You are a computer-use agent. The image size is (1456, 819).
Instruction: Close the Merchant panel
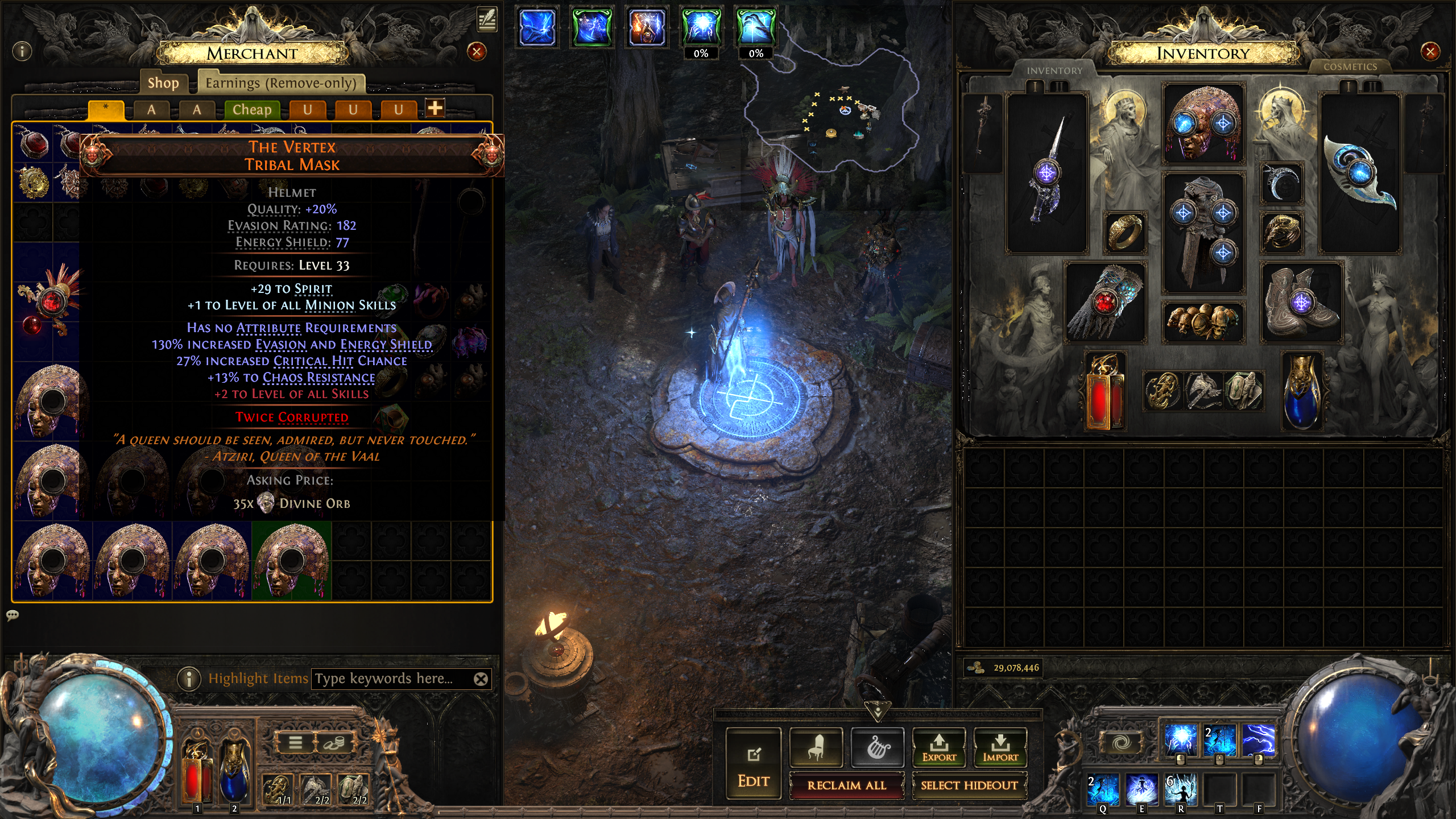click(x=477, y=52)
